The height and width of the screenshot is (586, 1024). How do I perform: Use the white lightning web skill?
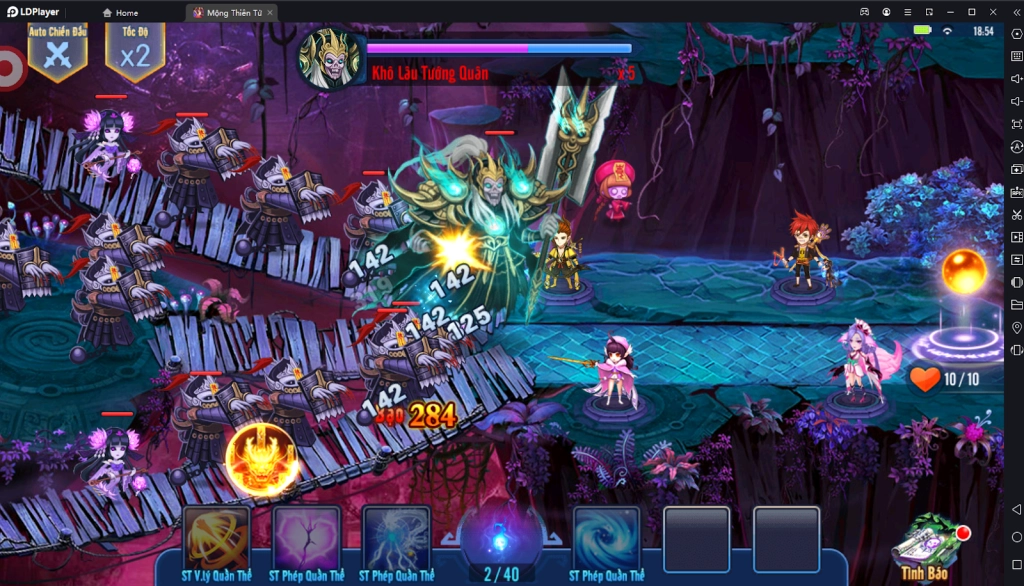click(x=397, y=539)
